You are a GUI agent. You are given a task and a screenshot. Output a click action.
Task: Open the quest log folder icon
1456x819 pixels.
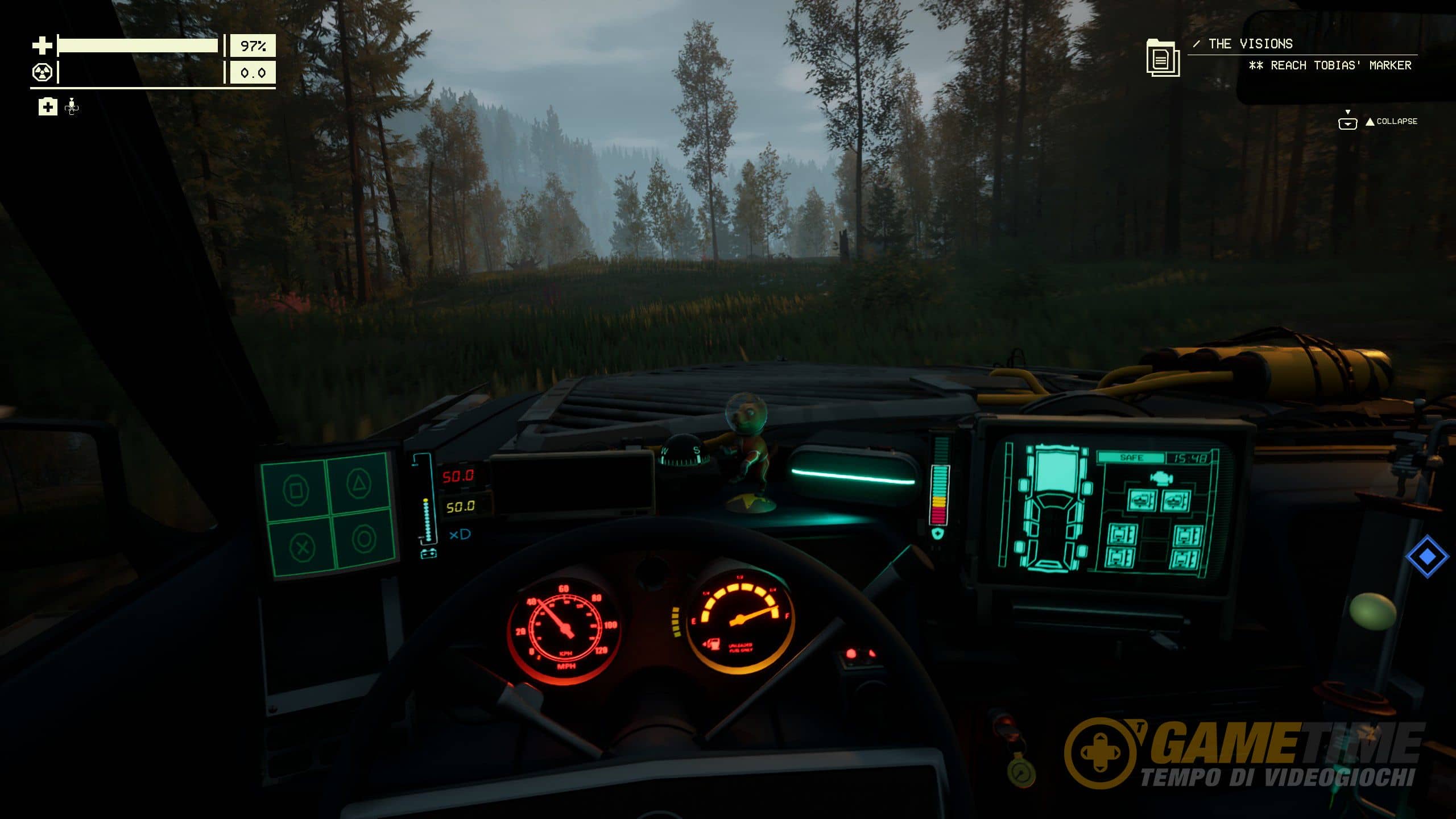click(x=1163, y=57)
